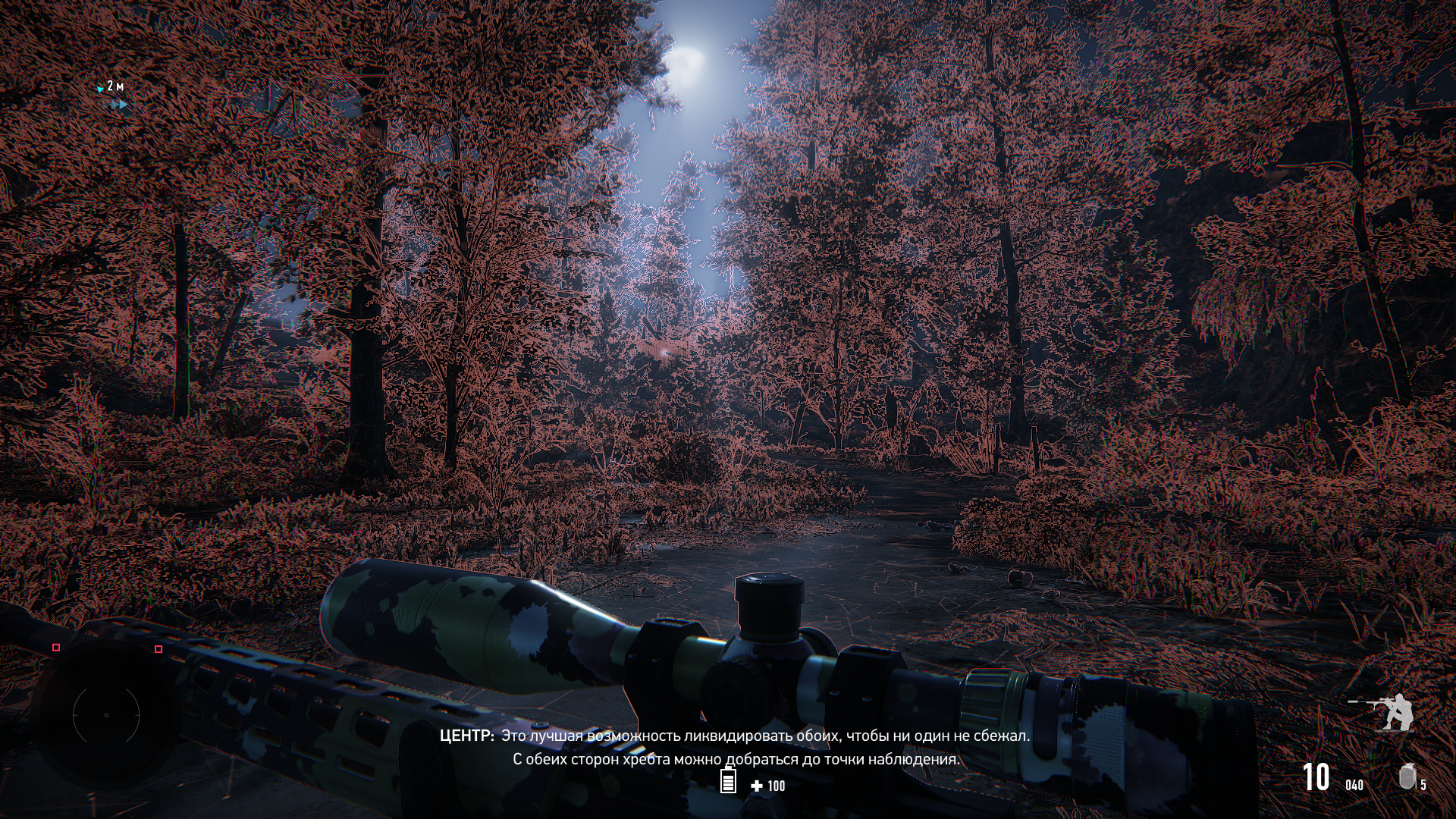1456x819 pixels.
Task: Choose the grenade icon
Action: [1407, 777]
